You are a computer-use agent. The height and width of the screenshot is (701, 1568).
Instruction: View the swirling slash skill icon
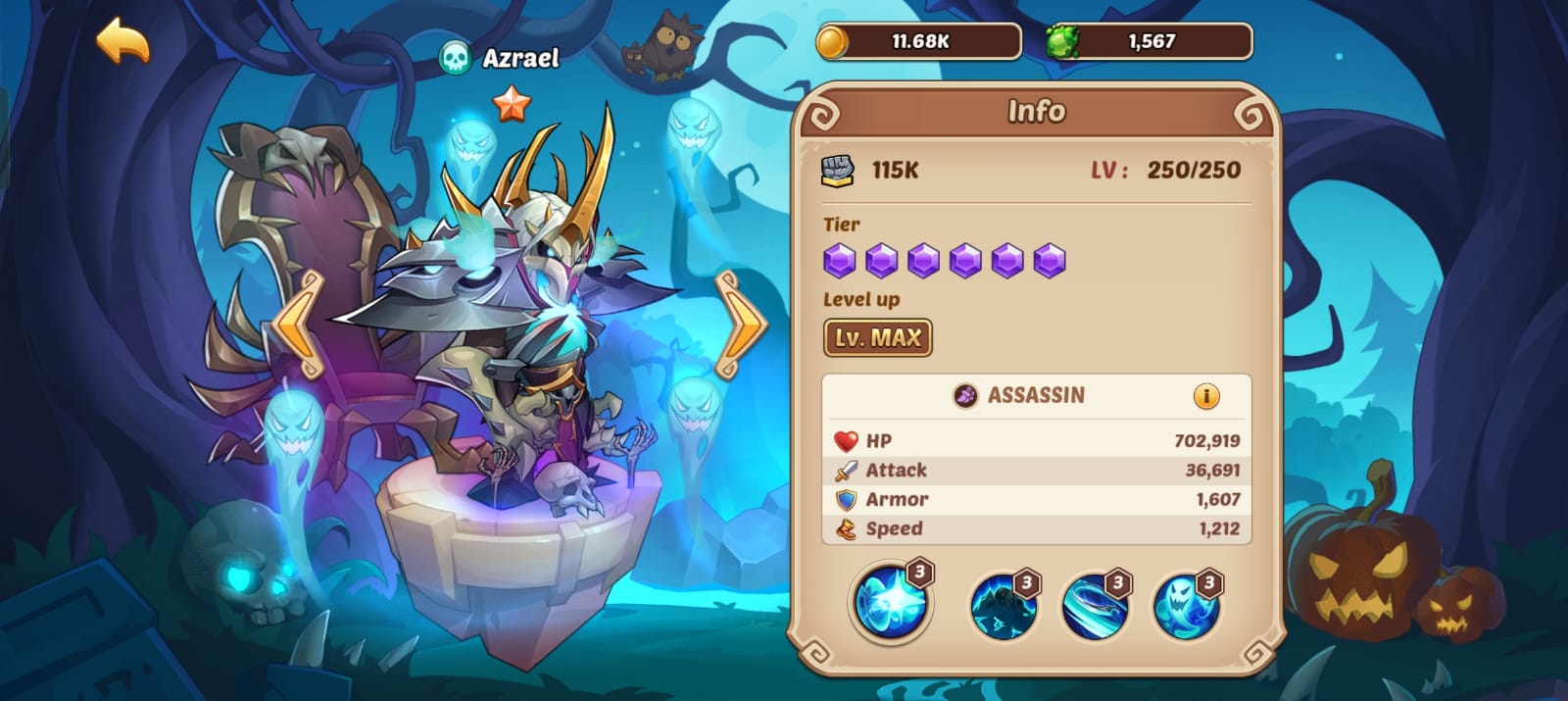tap(1095, 605)
